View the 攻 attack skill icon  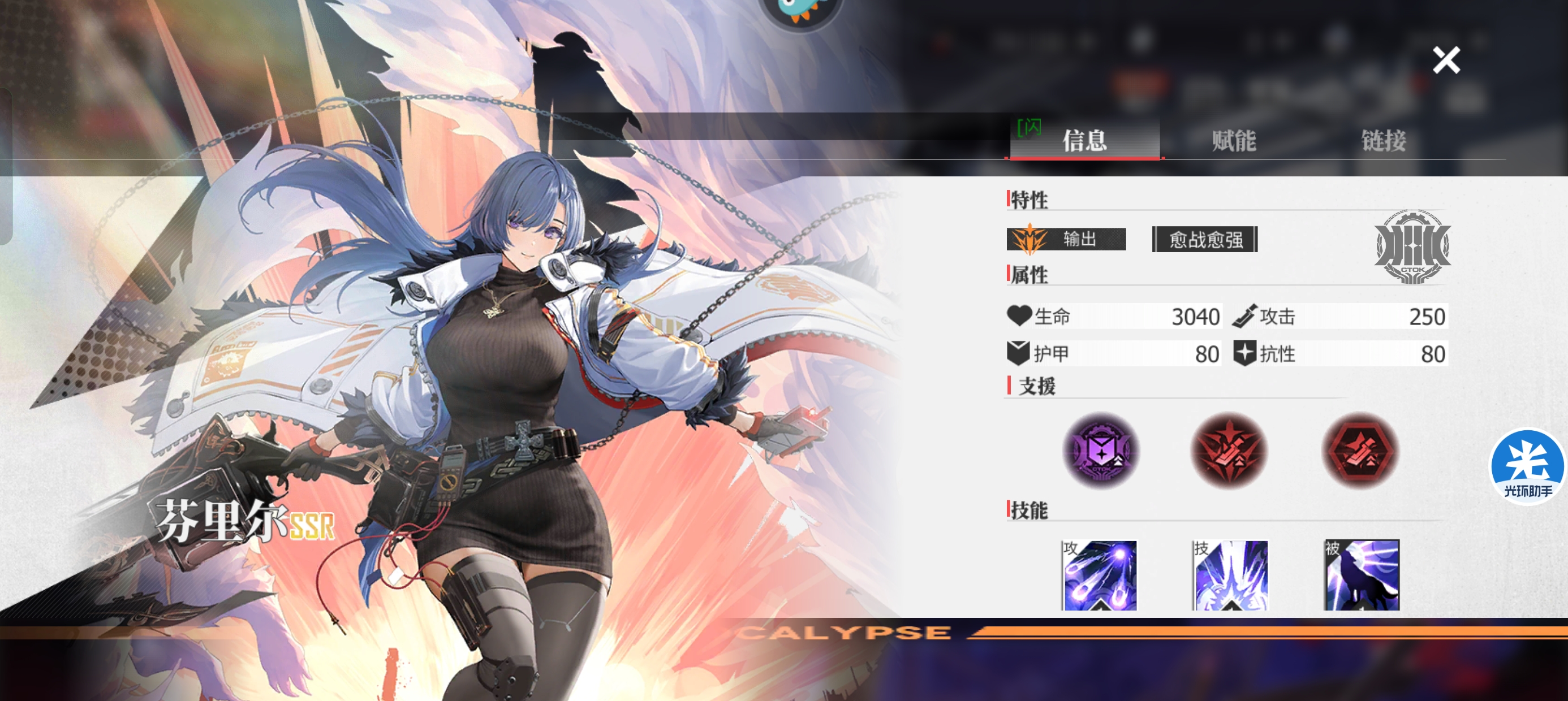point(1099,575)
